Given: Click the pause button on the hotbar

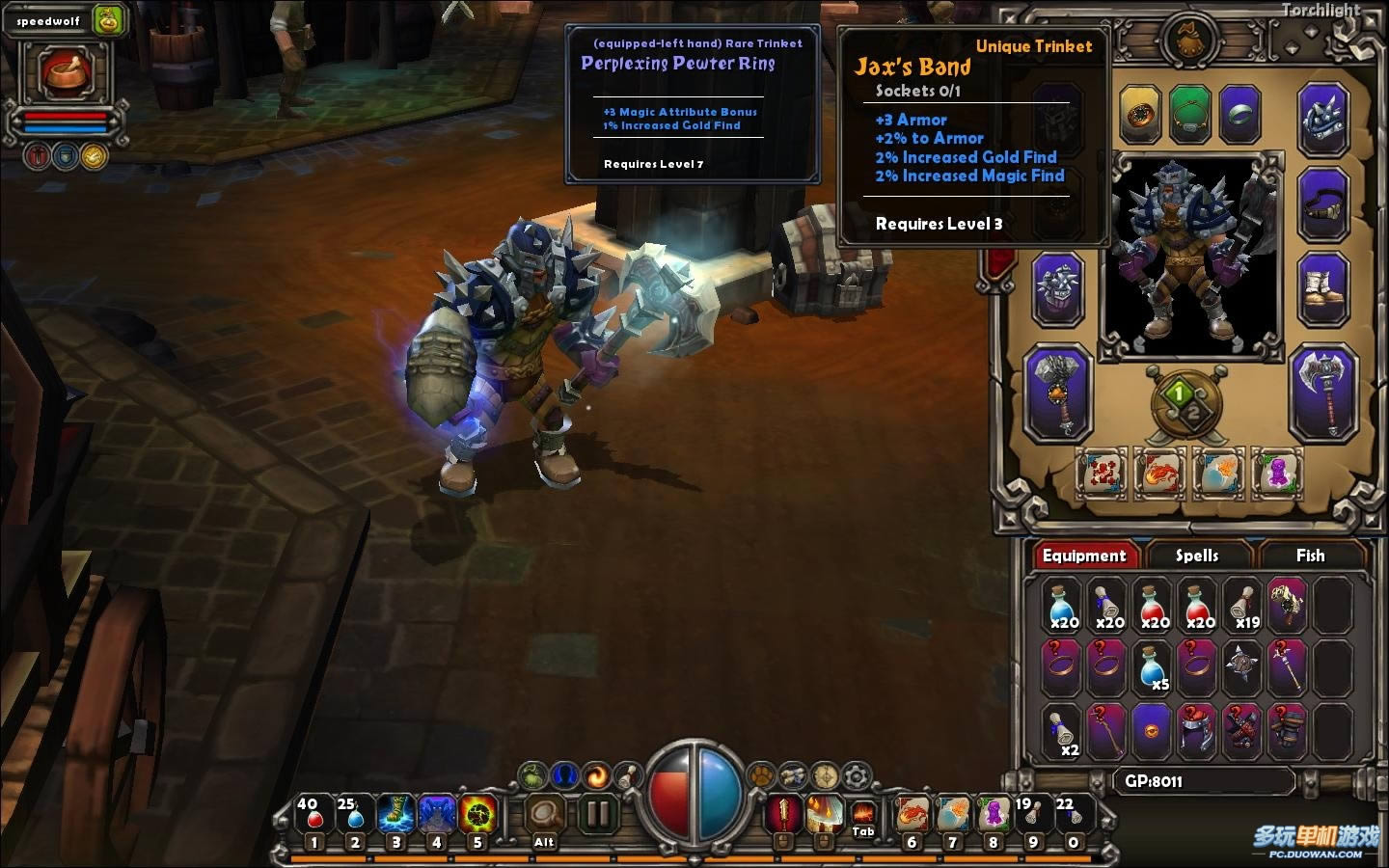Looking at the screenshot, I should click(598, 815).
